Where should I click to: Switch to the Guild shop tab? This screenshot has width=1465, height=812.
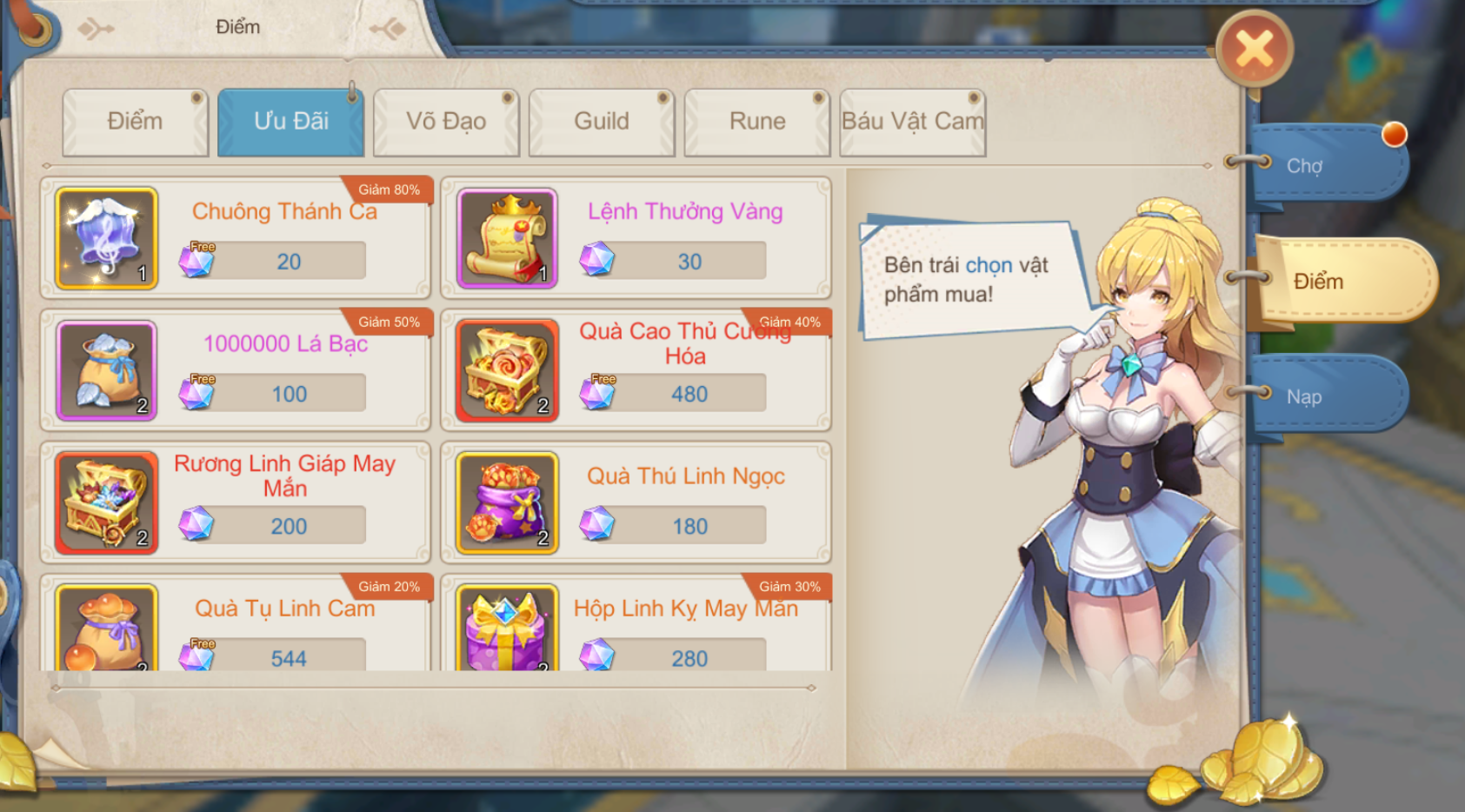coord(601,122)
